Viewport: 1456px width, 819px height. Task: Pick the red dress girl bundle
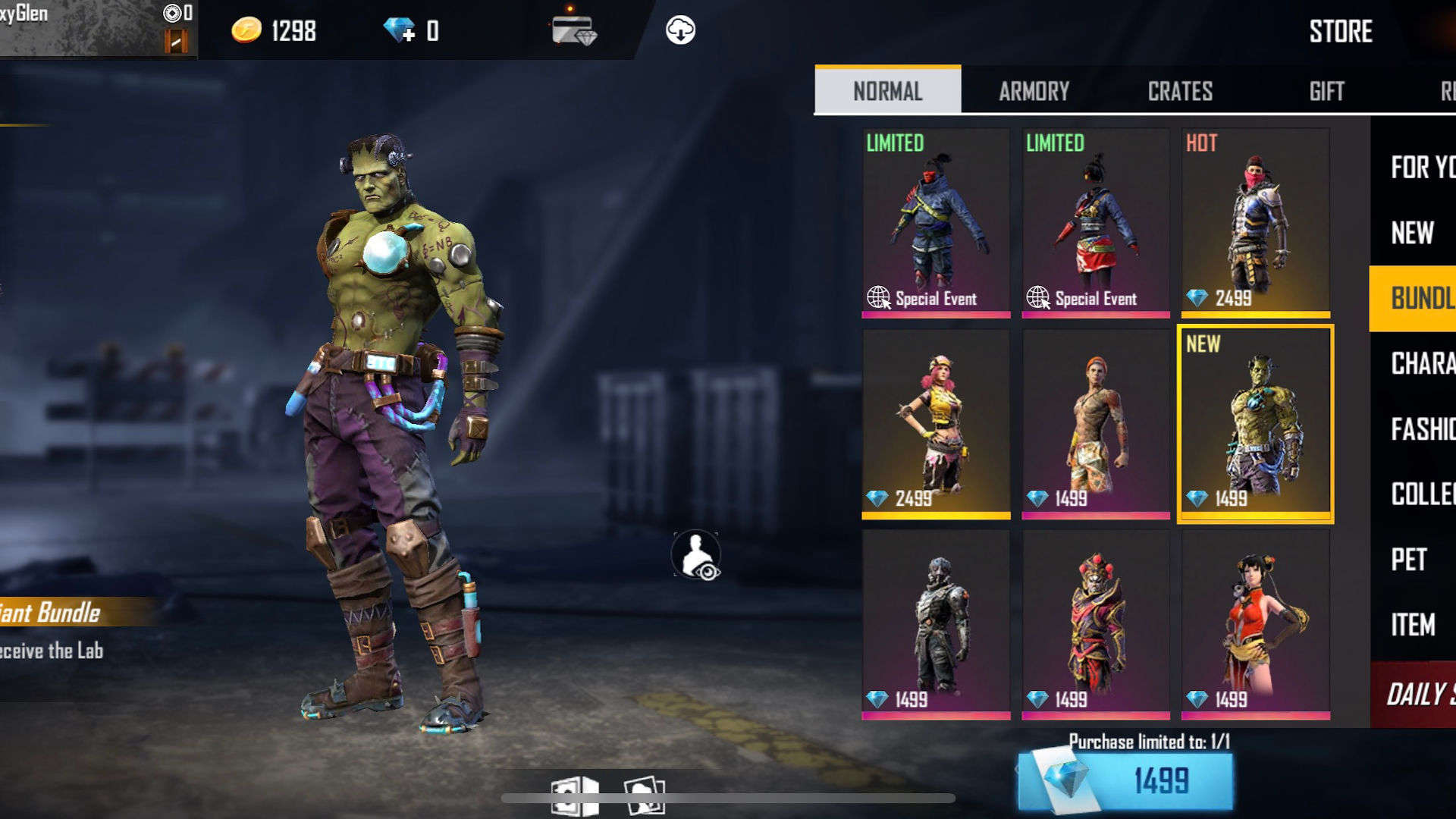[1255, 625]
